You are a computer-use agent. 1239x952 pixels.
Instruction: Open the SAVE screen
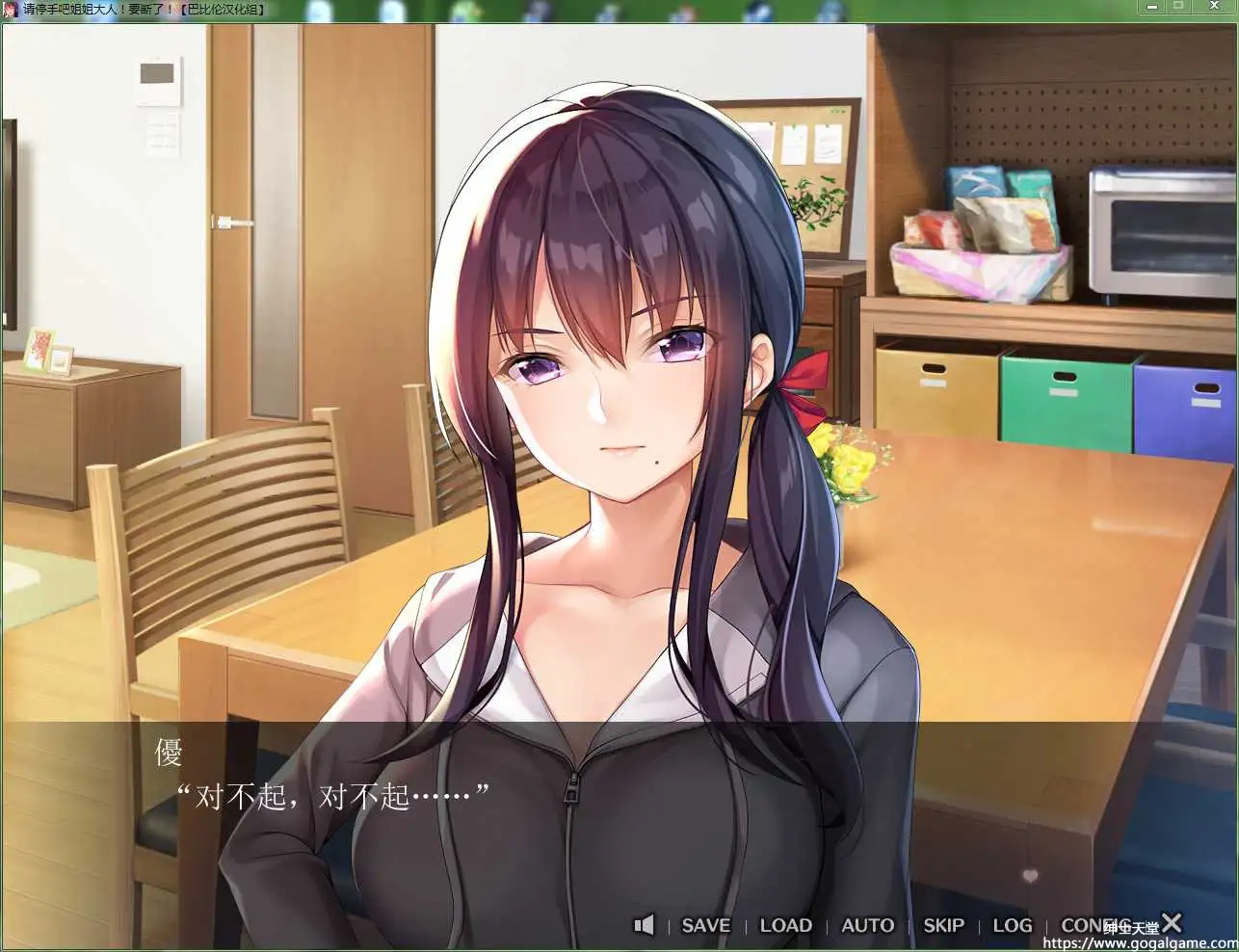pos(705,925)
